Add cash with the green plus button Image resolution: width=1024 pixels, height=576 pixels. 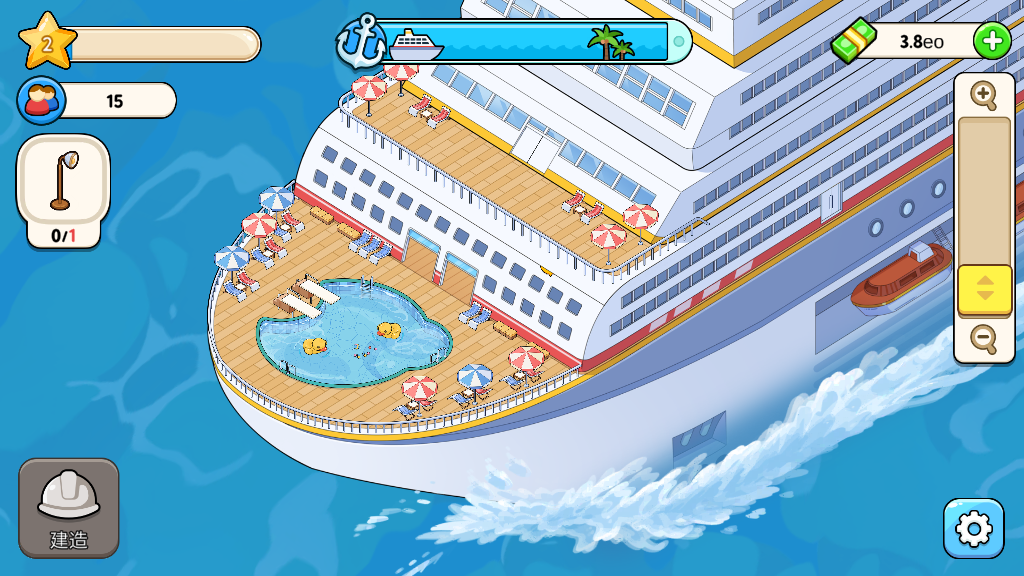click(x=991, y=41)
